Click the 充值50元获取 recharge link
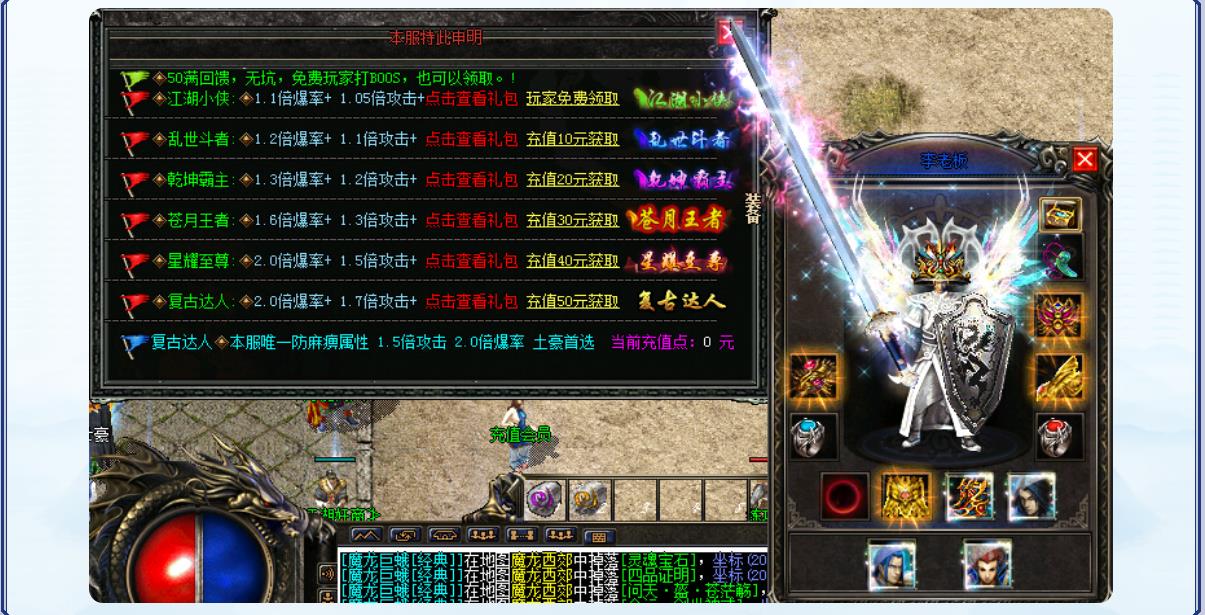 (x=573, y=301)
